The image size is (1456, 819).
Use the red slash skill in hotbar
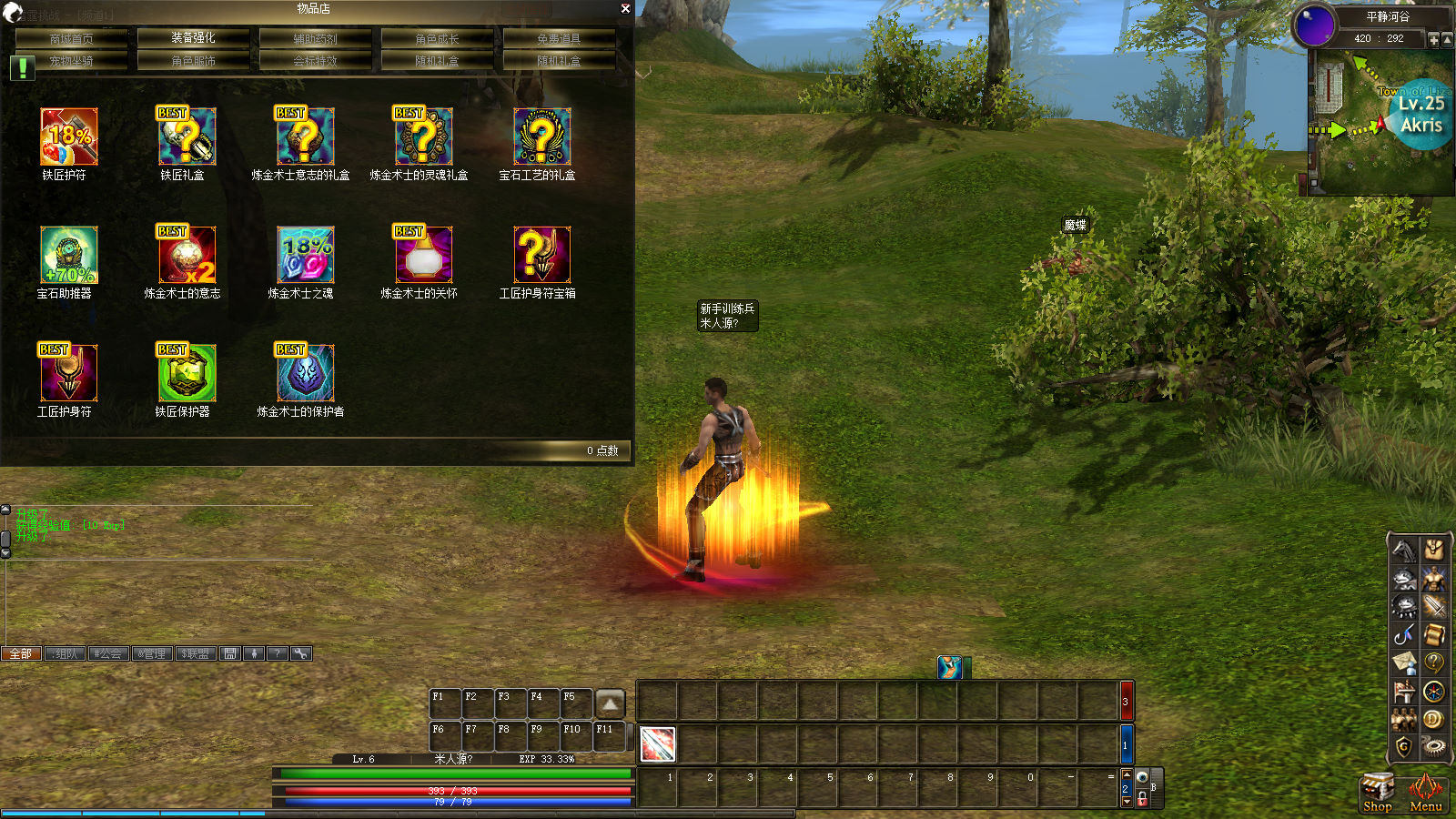pyautogui.click(x=657, y=744)
